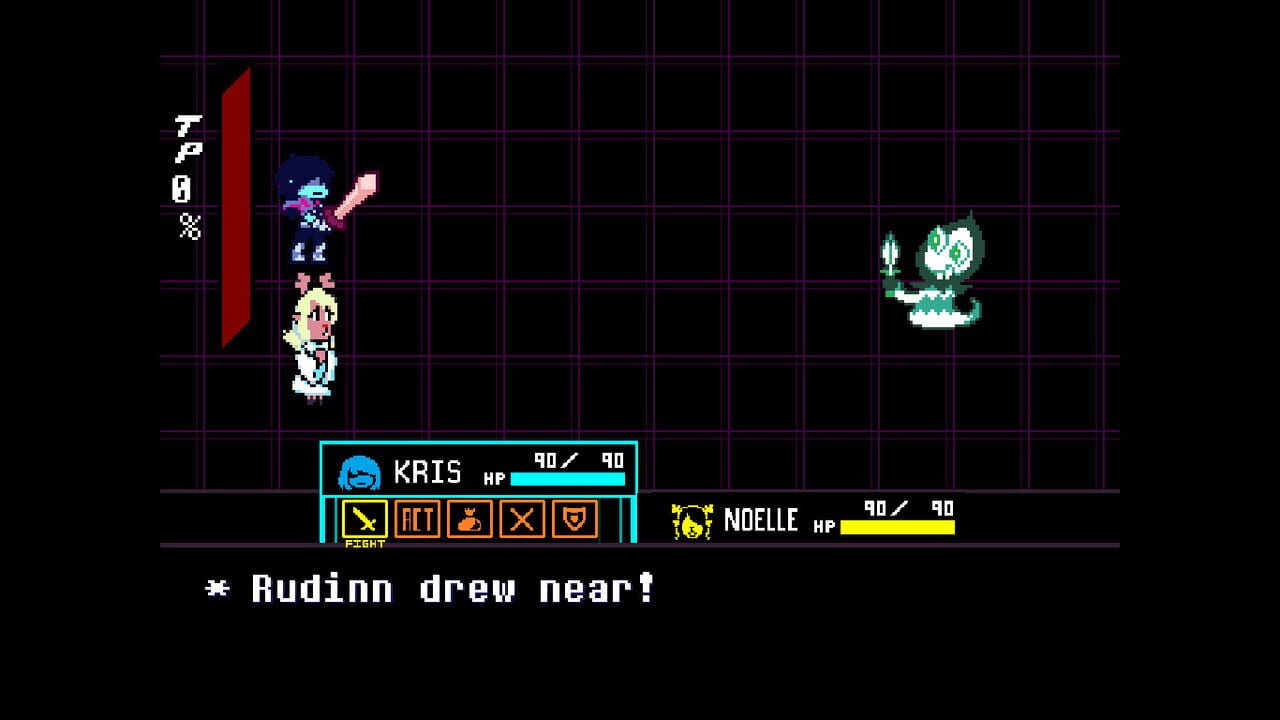Screen dimensions: 1280x720
Task: Target the Rudinn enemy sprite
Action: [938, 265]
